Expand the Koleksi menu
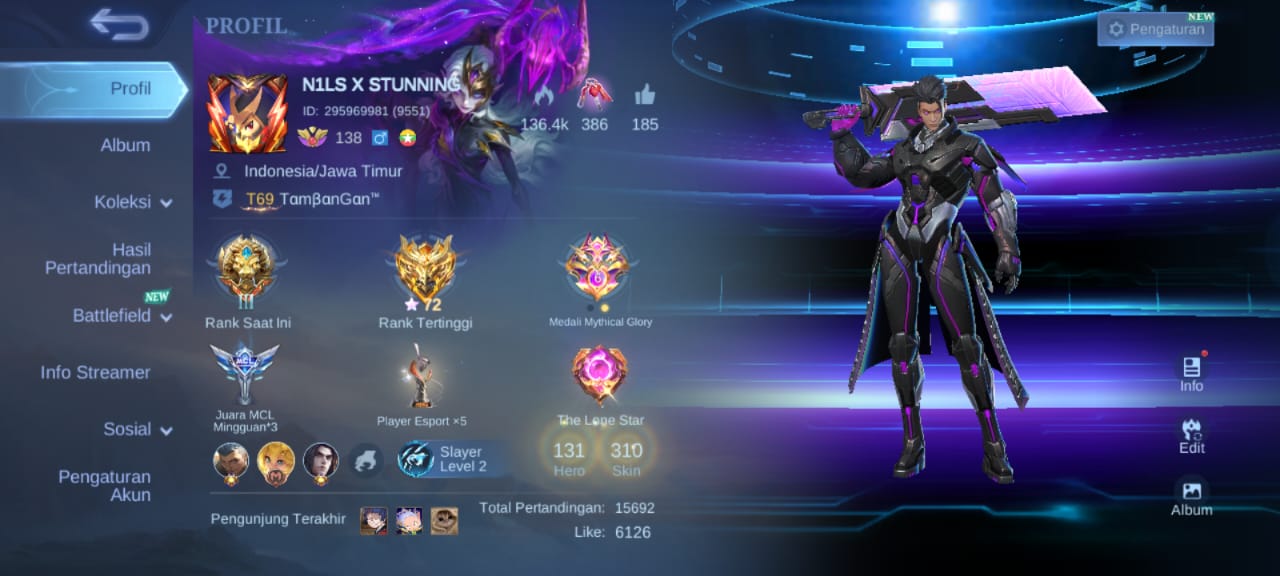1280x576 pixels. (x=132, y=202)
